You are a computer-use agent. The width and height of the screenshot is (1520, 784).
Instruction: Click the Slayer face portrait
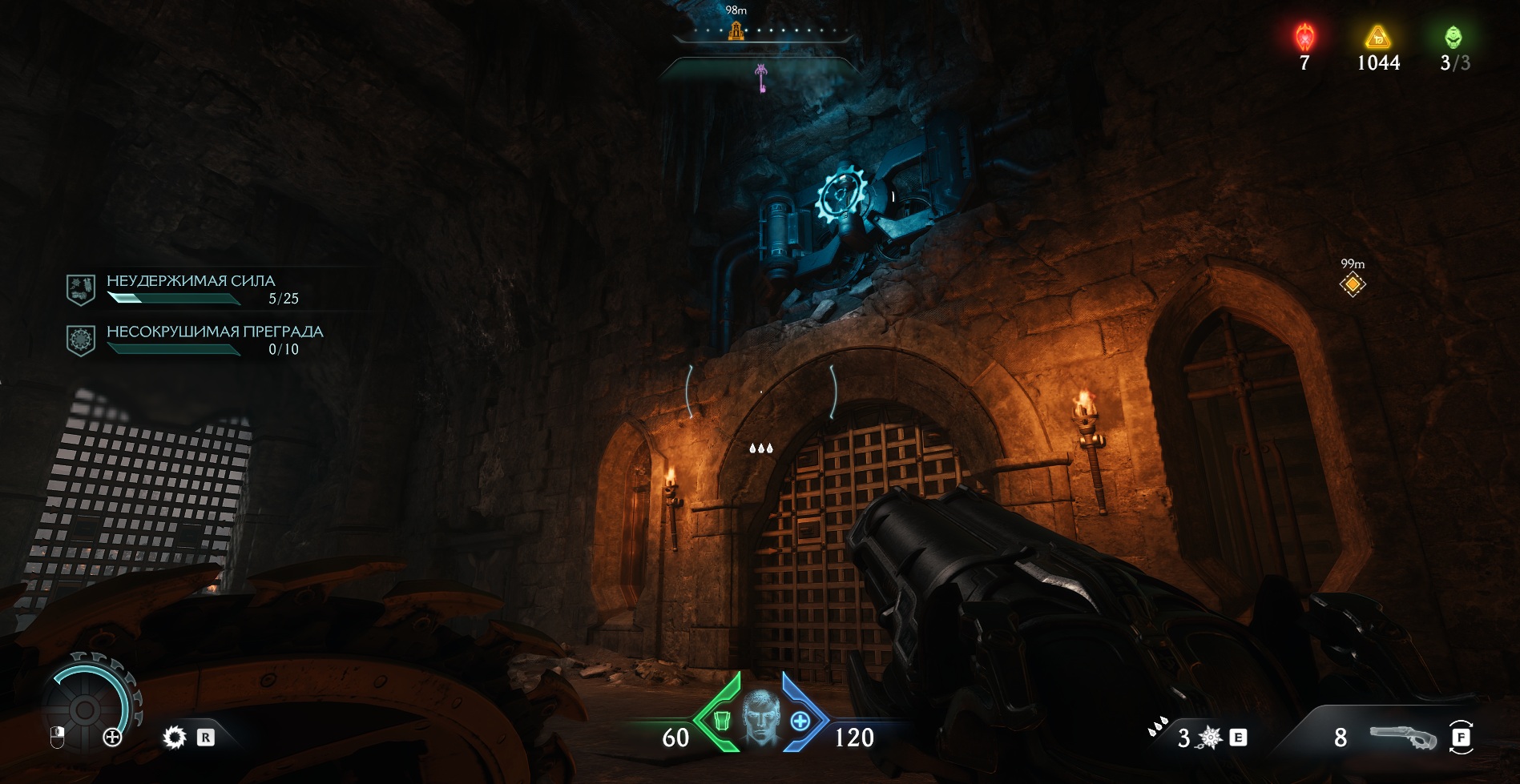pyautogui.click(x=760, y=716)
